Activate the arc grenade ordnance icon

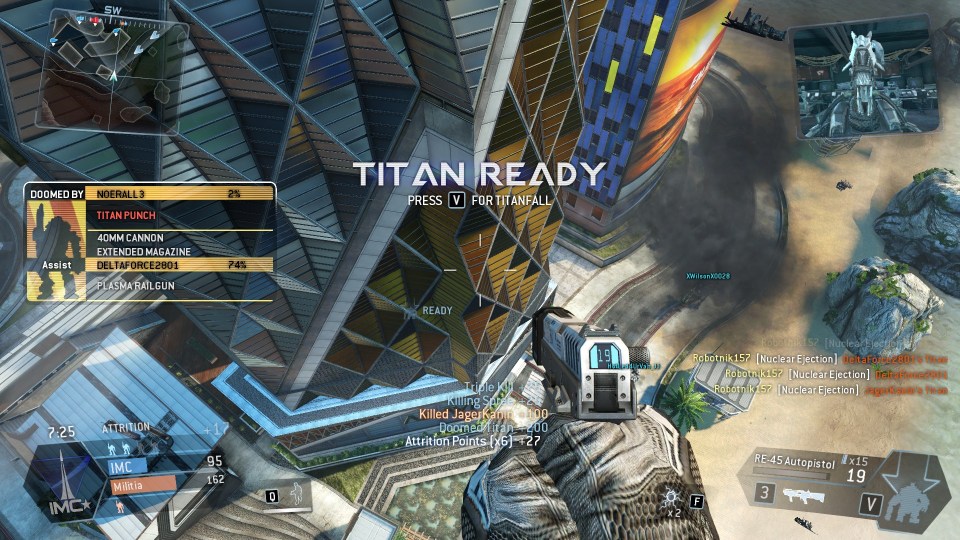pos(672,498)
